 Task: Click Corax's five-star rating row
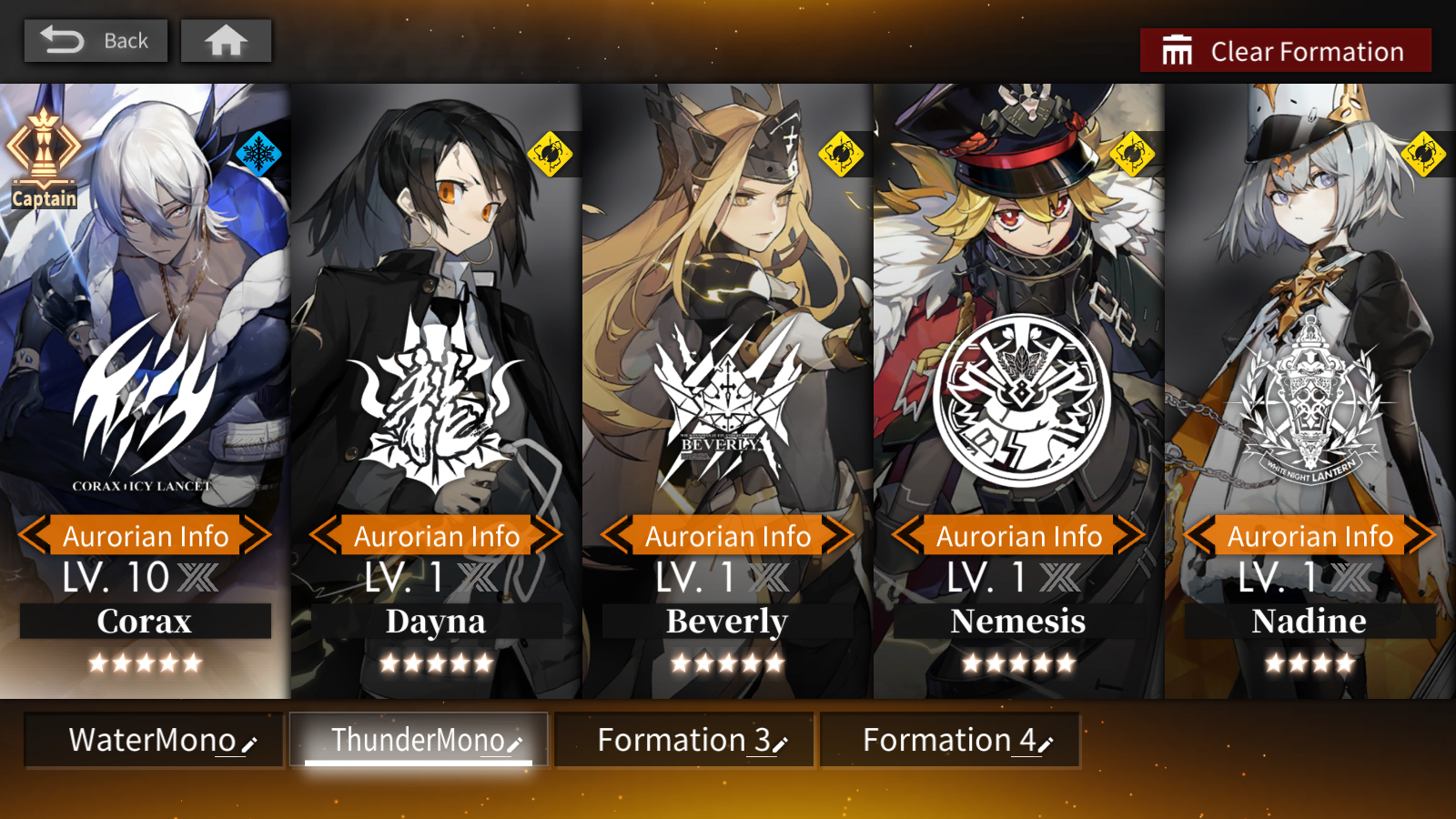click(x=145, y=663)
